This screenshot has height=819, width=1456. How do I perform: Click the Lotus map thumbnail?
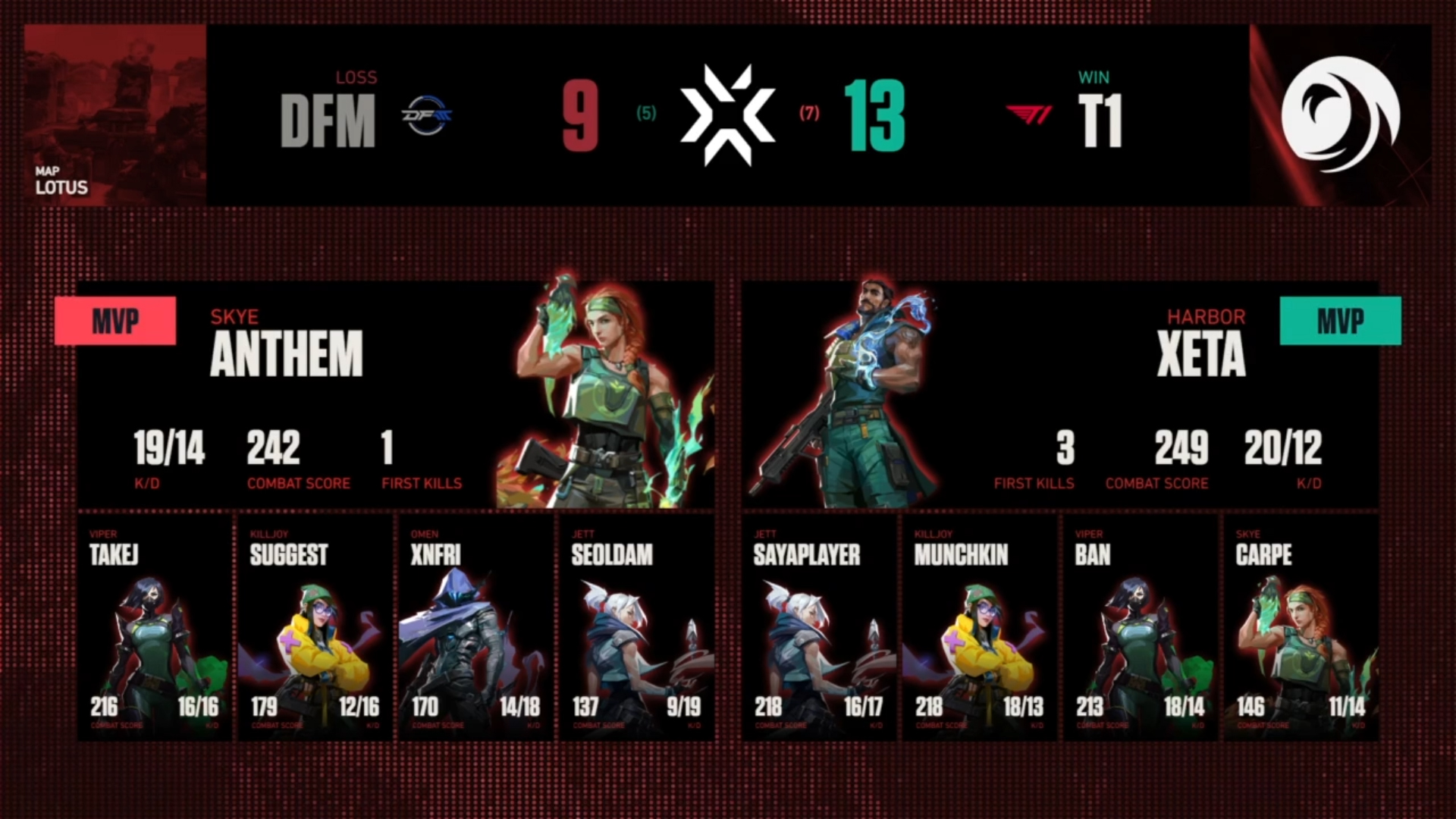click(x=115, y=115)
